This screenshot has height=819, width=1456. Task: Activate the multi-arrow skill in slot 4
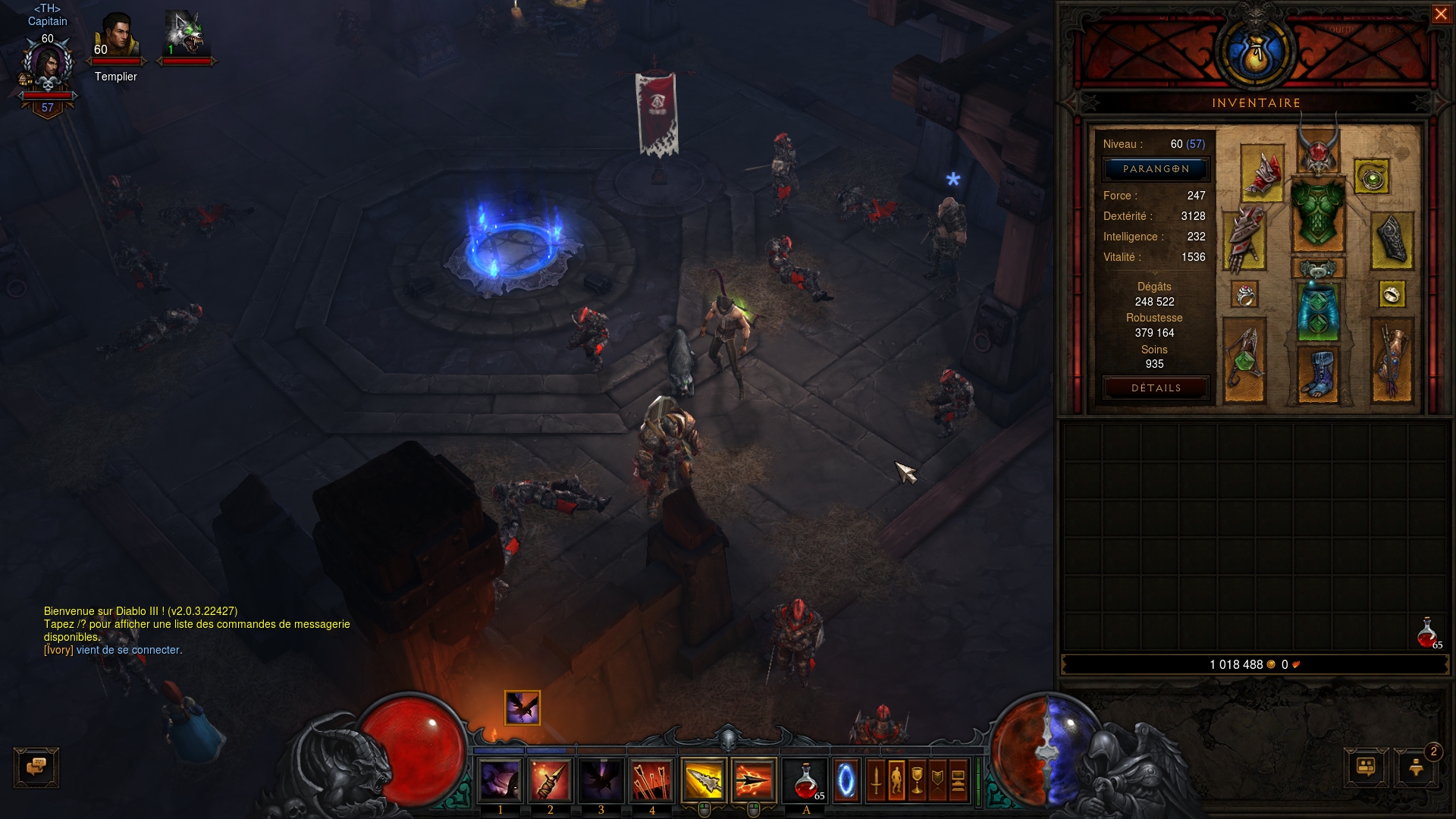tap(651, 781)
